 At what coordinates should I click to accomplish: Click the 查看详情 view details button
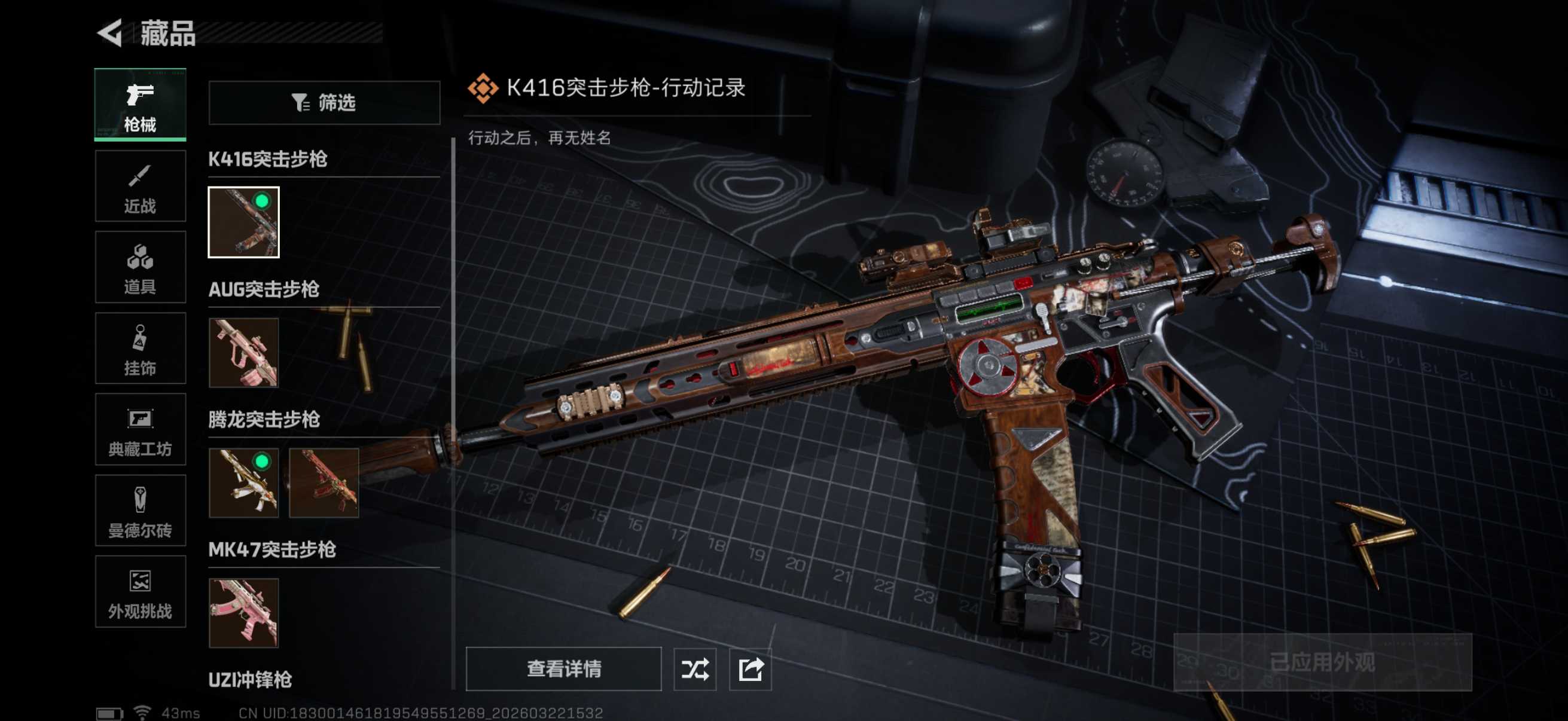pos(564,668)
